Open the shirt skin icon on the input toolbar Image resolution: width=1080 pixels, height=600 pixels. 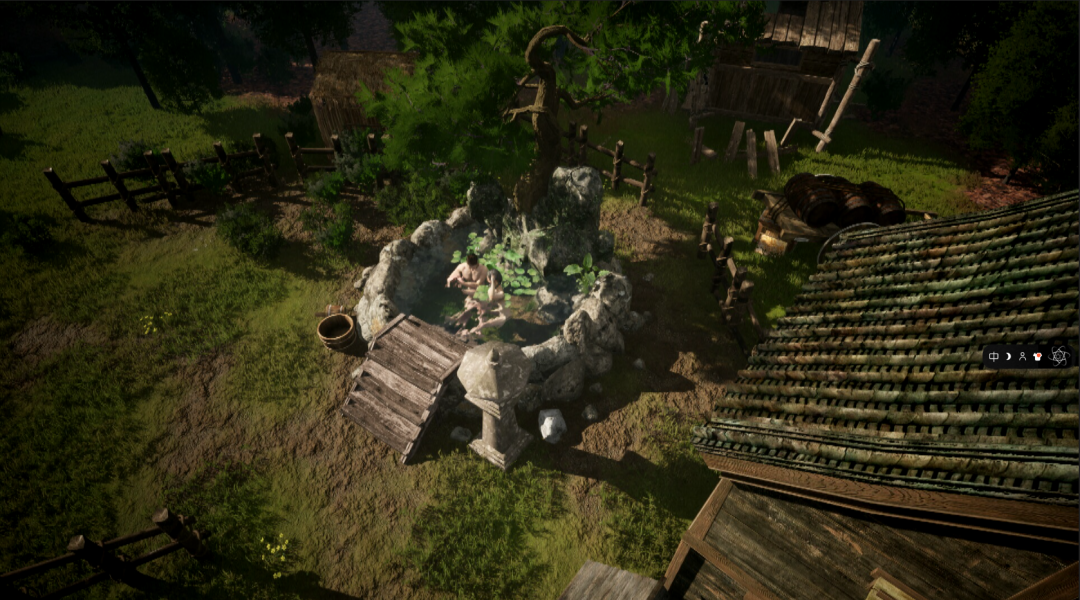point(1037,356)
